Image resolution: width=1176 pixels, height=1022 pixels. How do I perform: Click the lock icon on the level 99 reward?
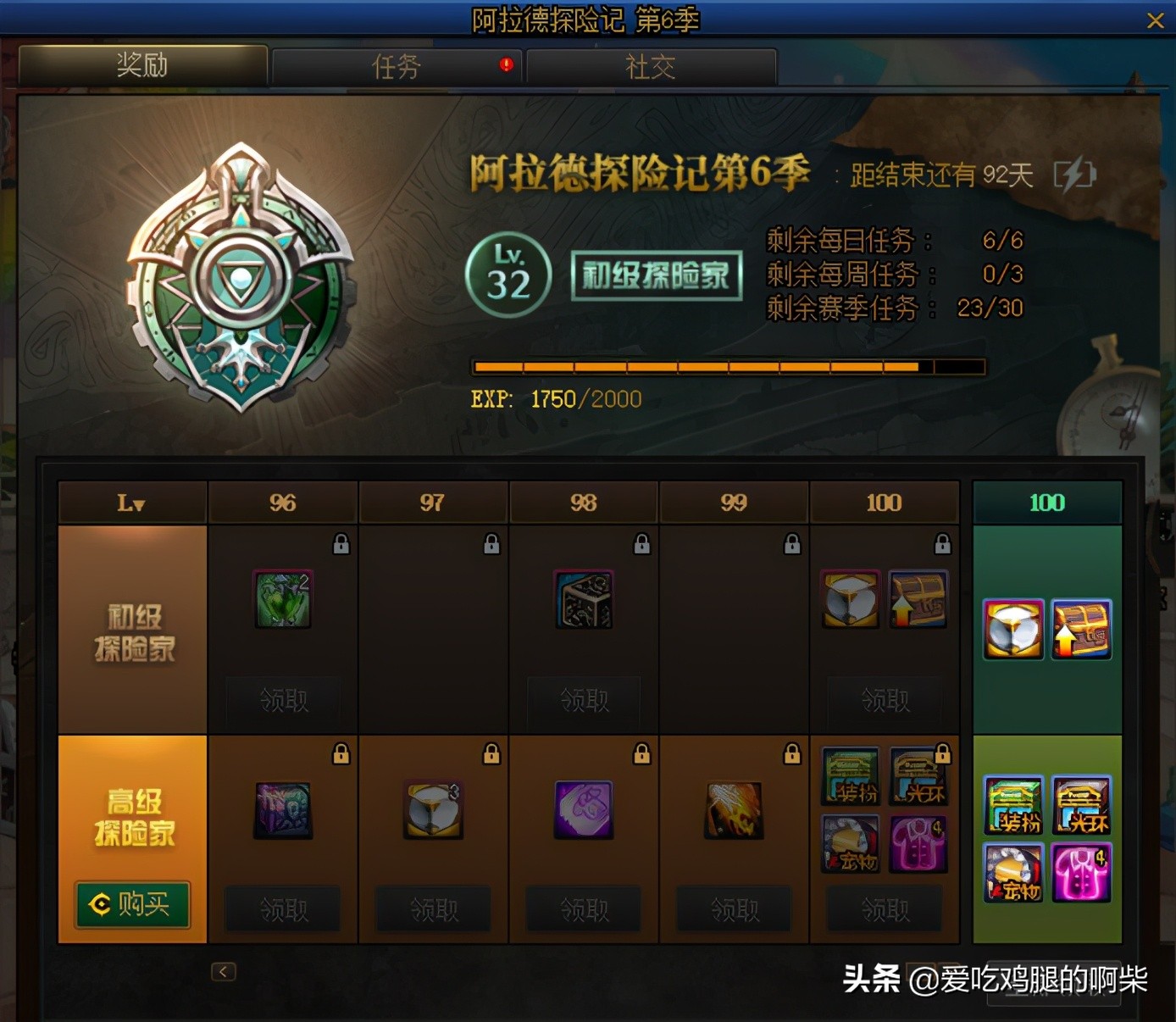791,545
